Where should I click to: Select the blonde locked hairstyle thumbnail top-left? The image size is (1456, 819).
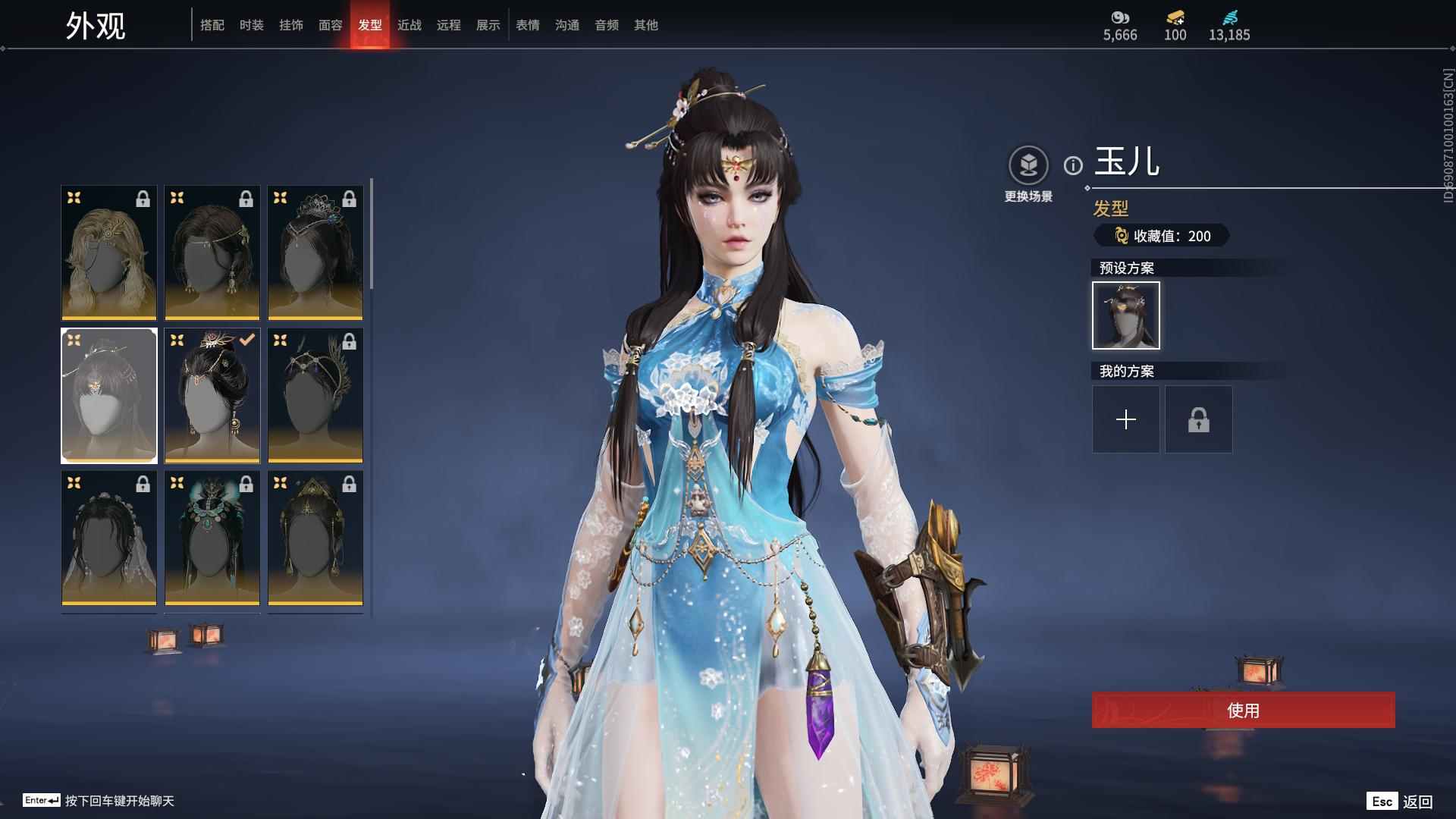pyautogui.click(x=108, y=252)
